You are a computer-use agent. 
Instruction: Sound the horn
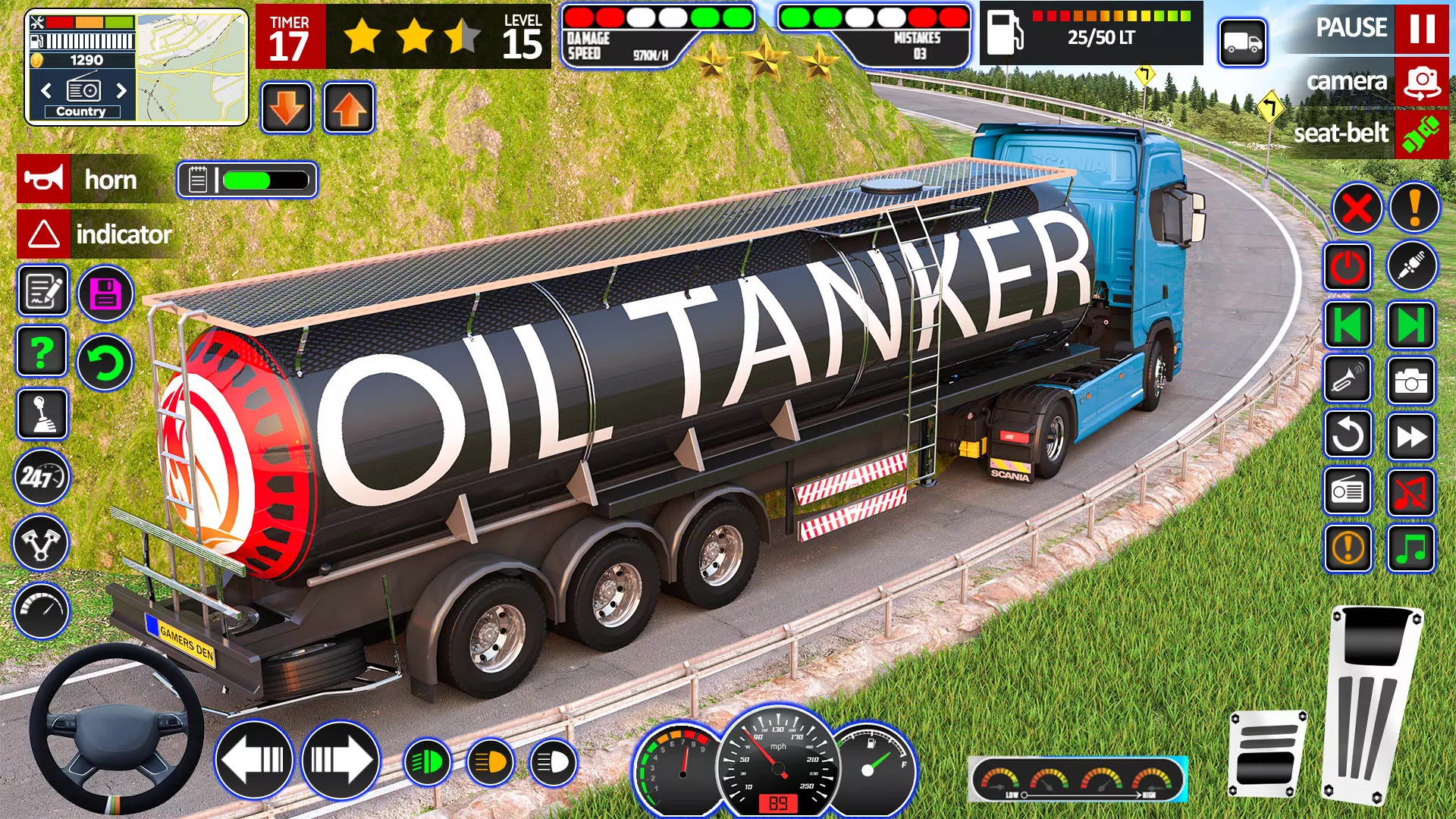pos(44,180)
